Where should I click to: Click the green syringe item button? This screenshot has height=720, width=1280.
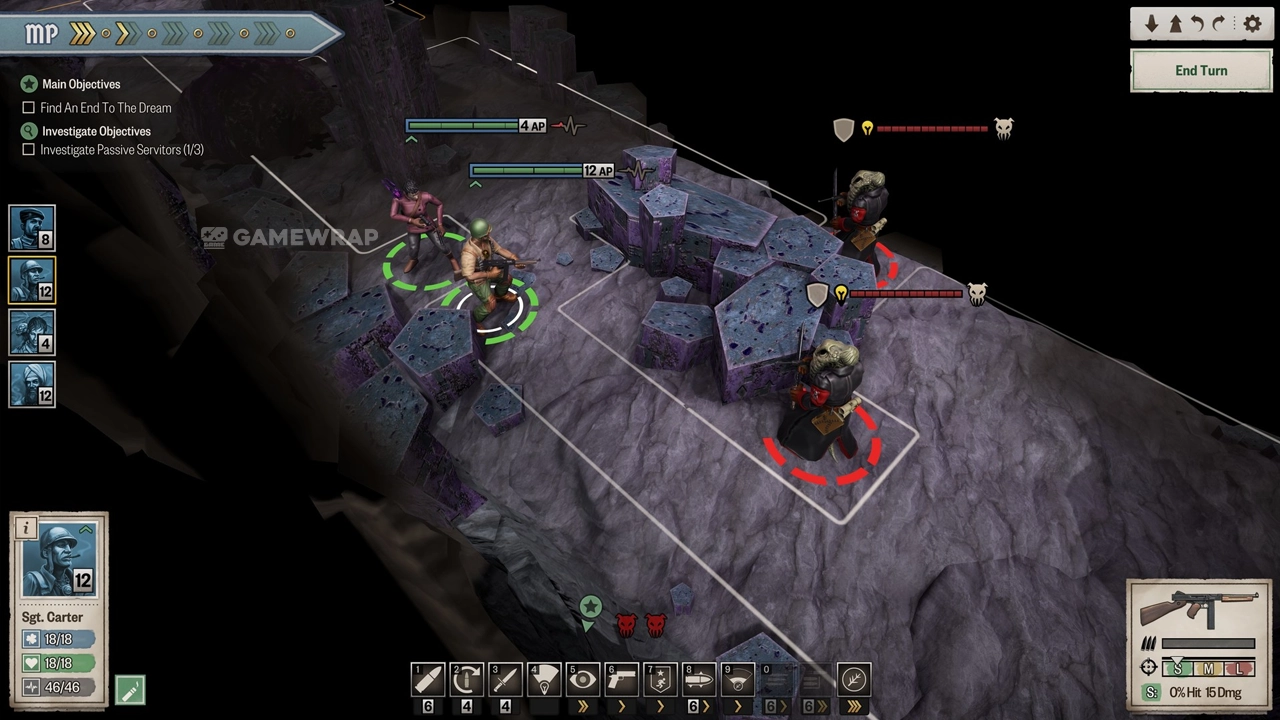pyautogui.click(x=130, y=689)
